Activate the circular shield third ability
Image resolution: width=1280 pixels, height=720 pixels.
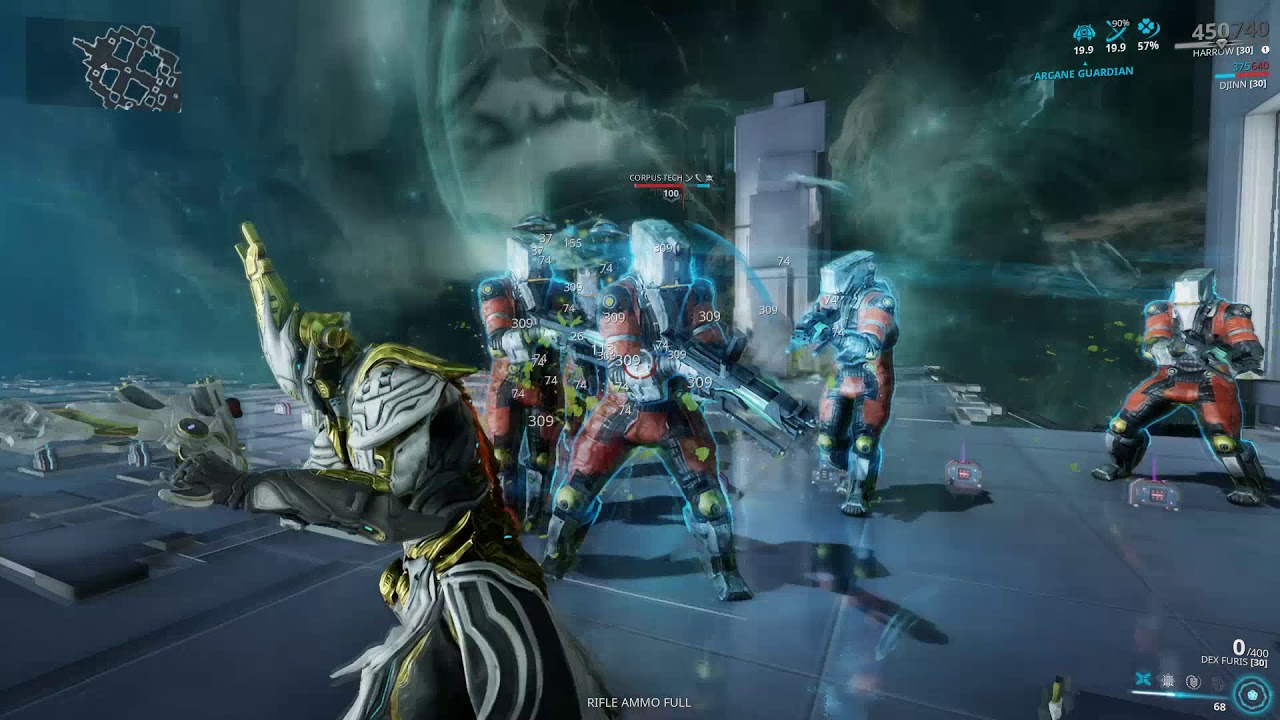(1193, 681)
